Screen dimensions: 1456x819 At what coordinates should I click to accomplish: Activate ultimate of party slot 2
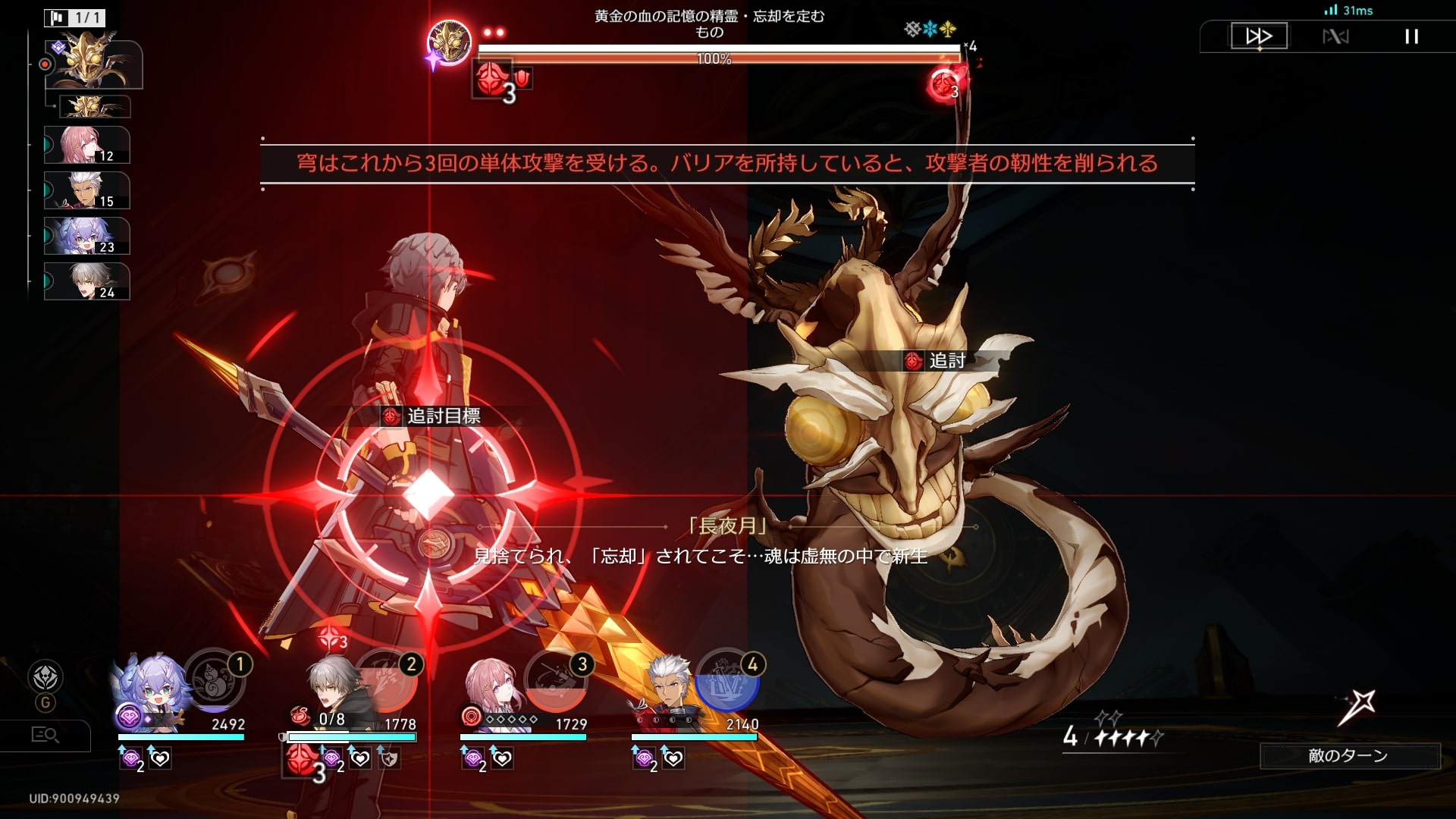coord(387,679)
